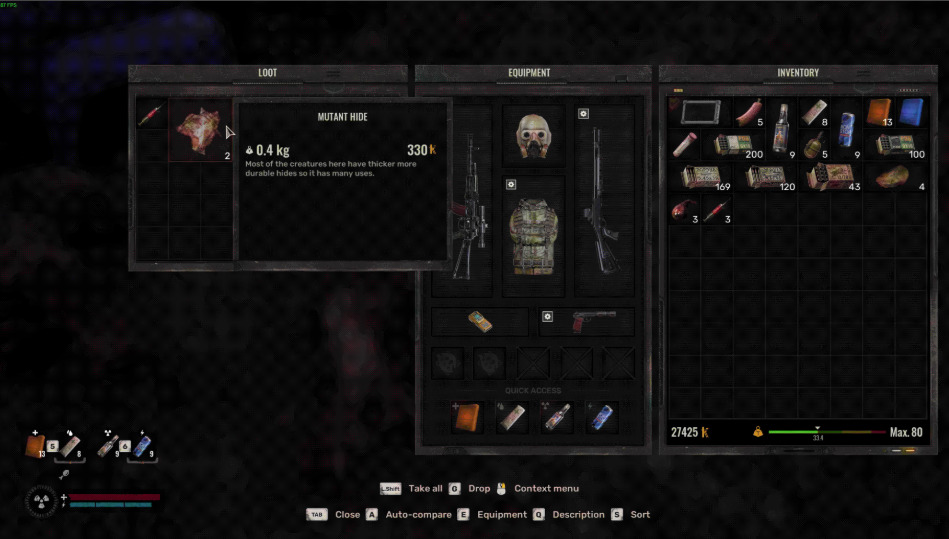Choose the equipped camo body armor
This screenshot has width=949, height=539.
[x=533, y=236]
